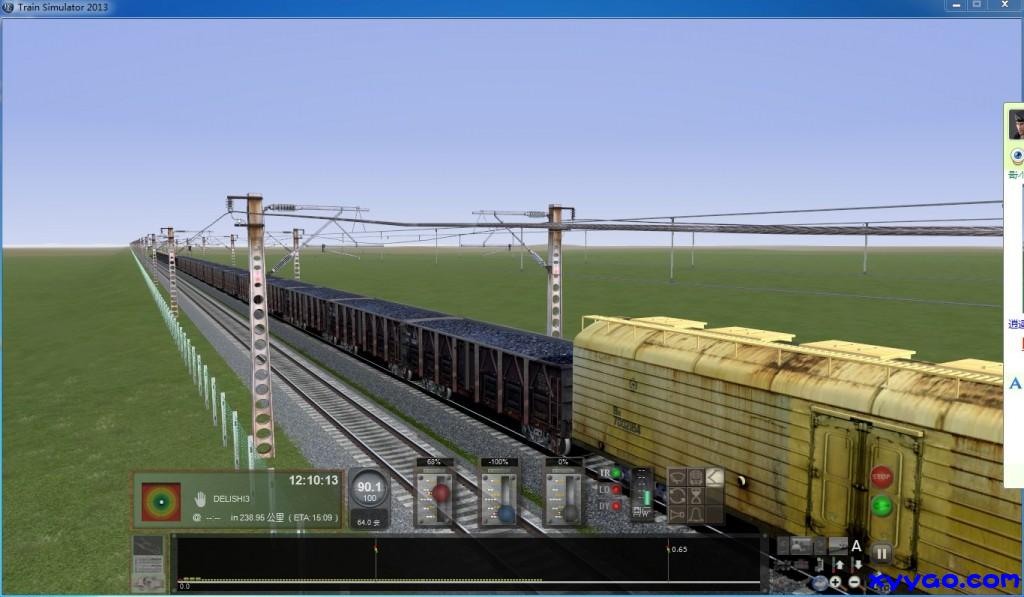The height and width of the screenshot is (597, 1024).
Task: Zoom in with the plus magnifier
Action: tap(835, 582)
